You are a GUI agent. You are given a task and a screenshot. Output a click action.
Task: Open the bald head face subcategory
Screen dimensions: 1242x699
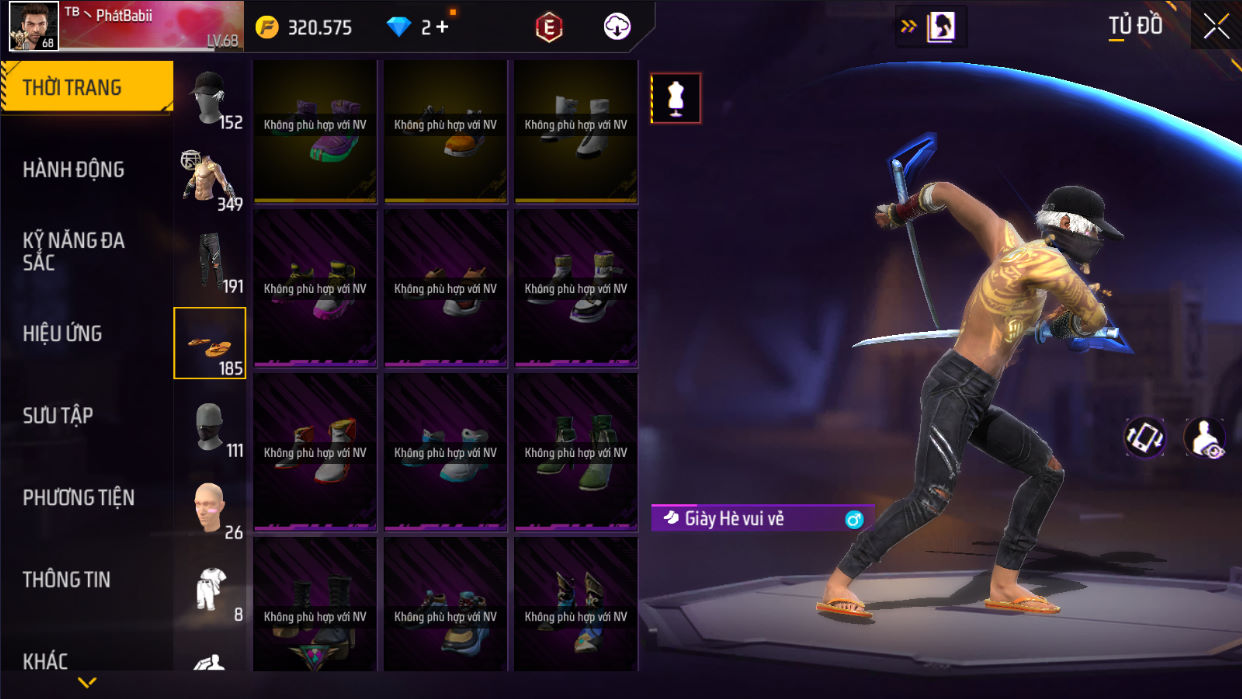(x=210, y=508)
